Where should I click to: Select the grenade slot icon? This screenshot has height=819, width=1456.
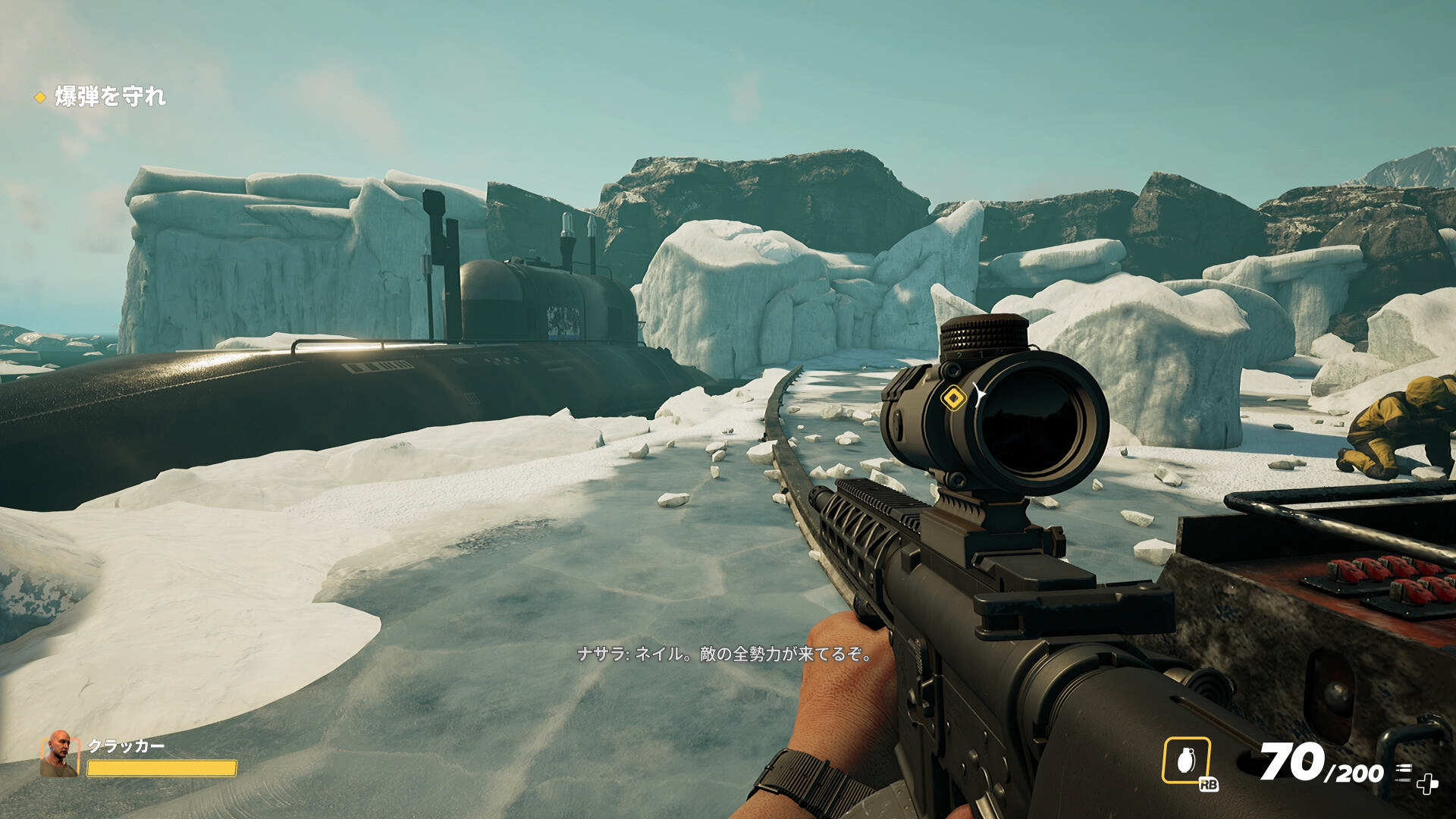1186,760
